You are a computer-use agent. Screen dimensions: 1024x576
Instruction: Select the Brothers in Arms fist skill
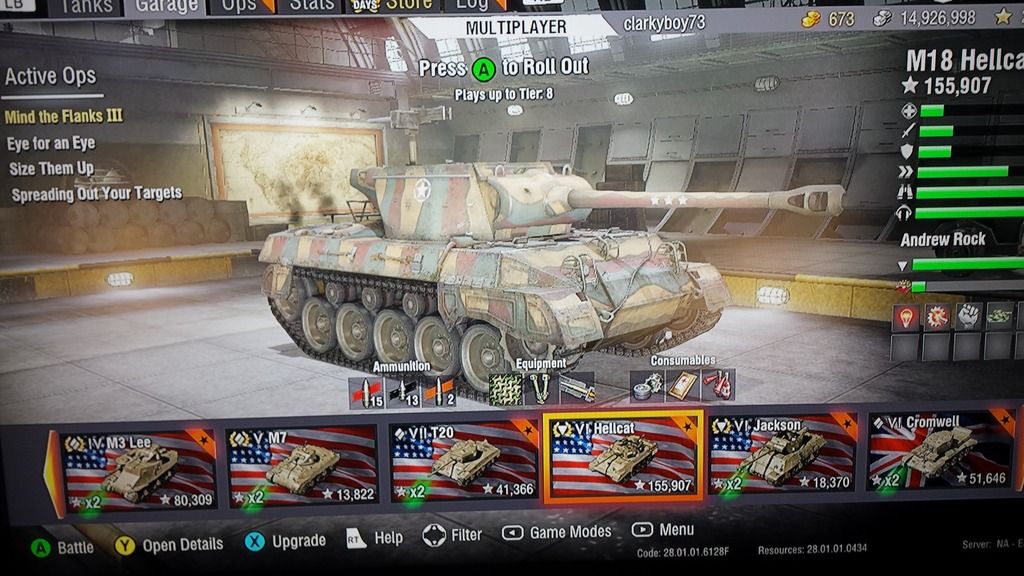[x=968, y=317]
